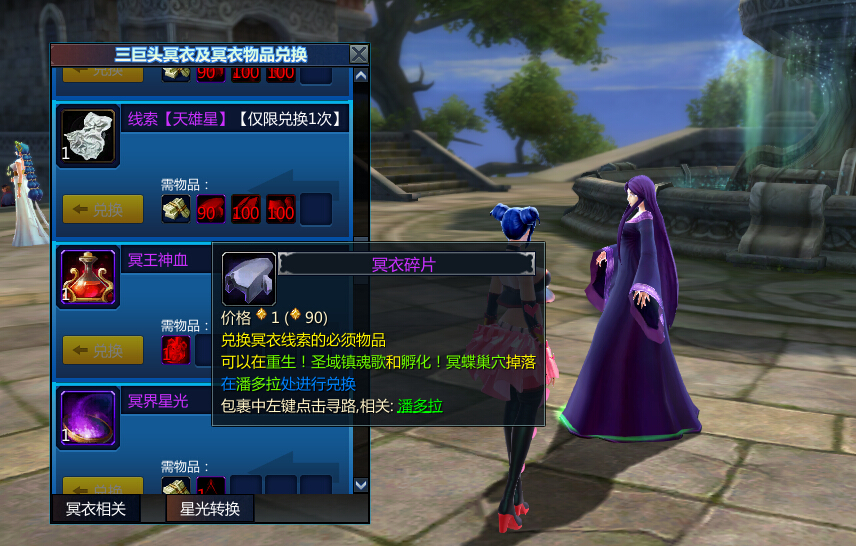856x546 pixels.
Task: Click the green 潘多拉 pathfinding link
Action: point(420,406)
